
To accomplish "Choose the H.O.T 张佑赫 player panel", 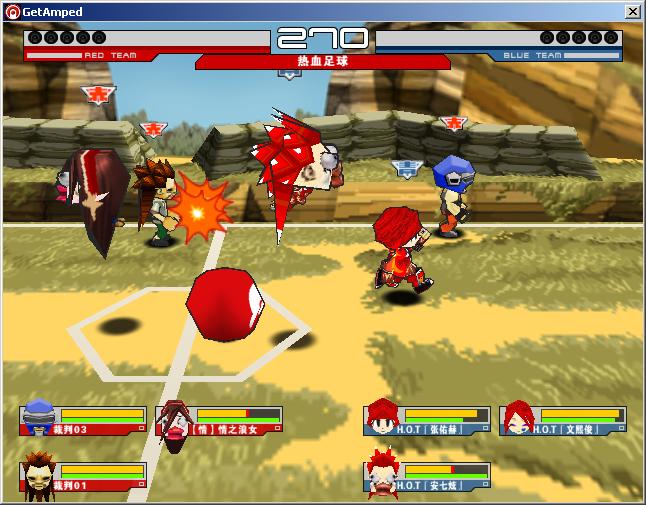I will click(x=428, y=420).
